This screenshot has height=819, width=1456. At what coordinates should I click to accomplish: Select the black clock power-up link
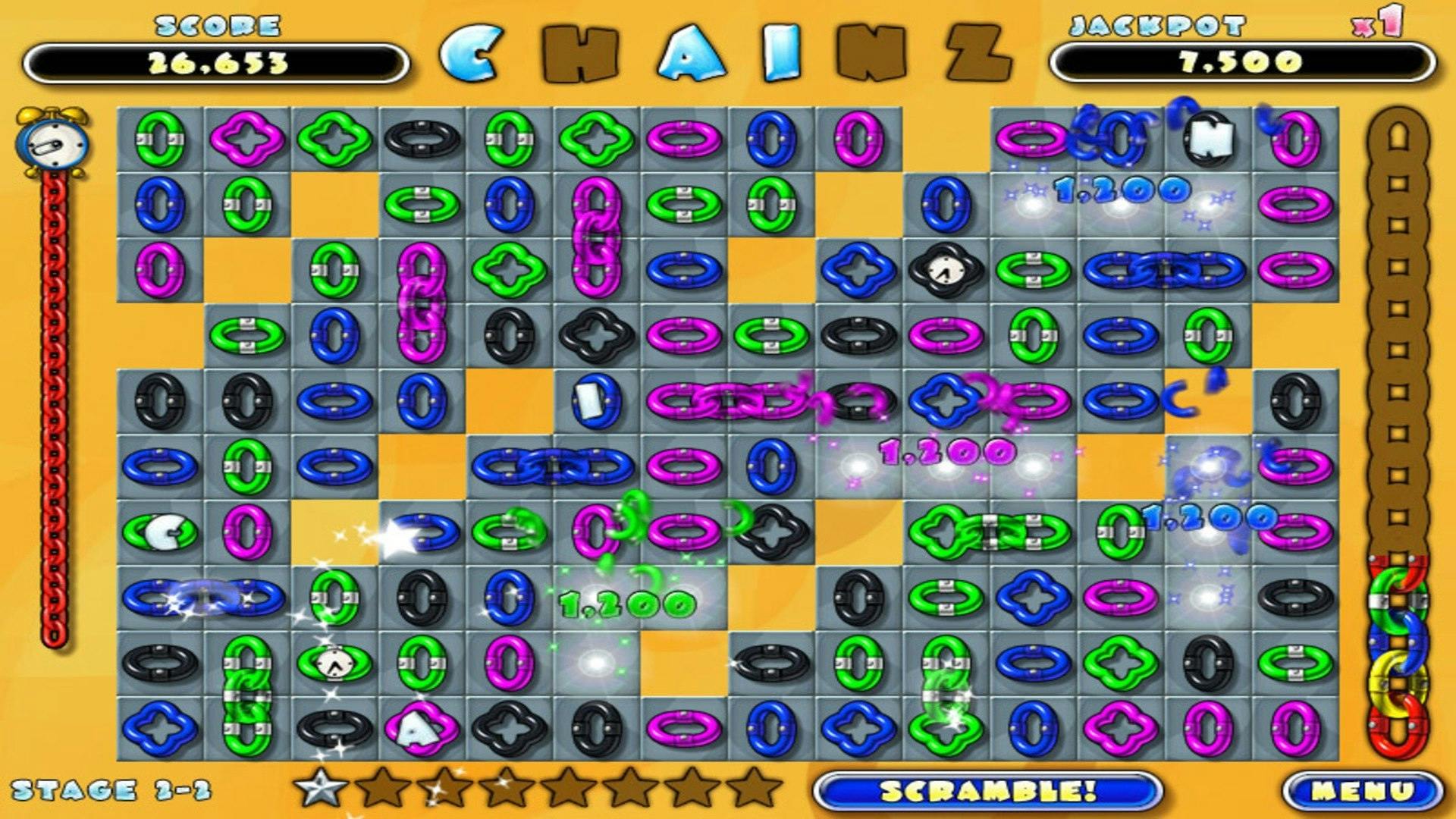tap(943, 269)
